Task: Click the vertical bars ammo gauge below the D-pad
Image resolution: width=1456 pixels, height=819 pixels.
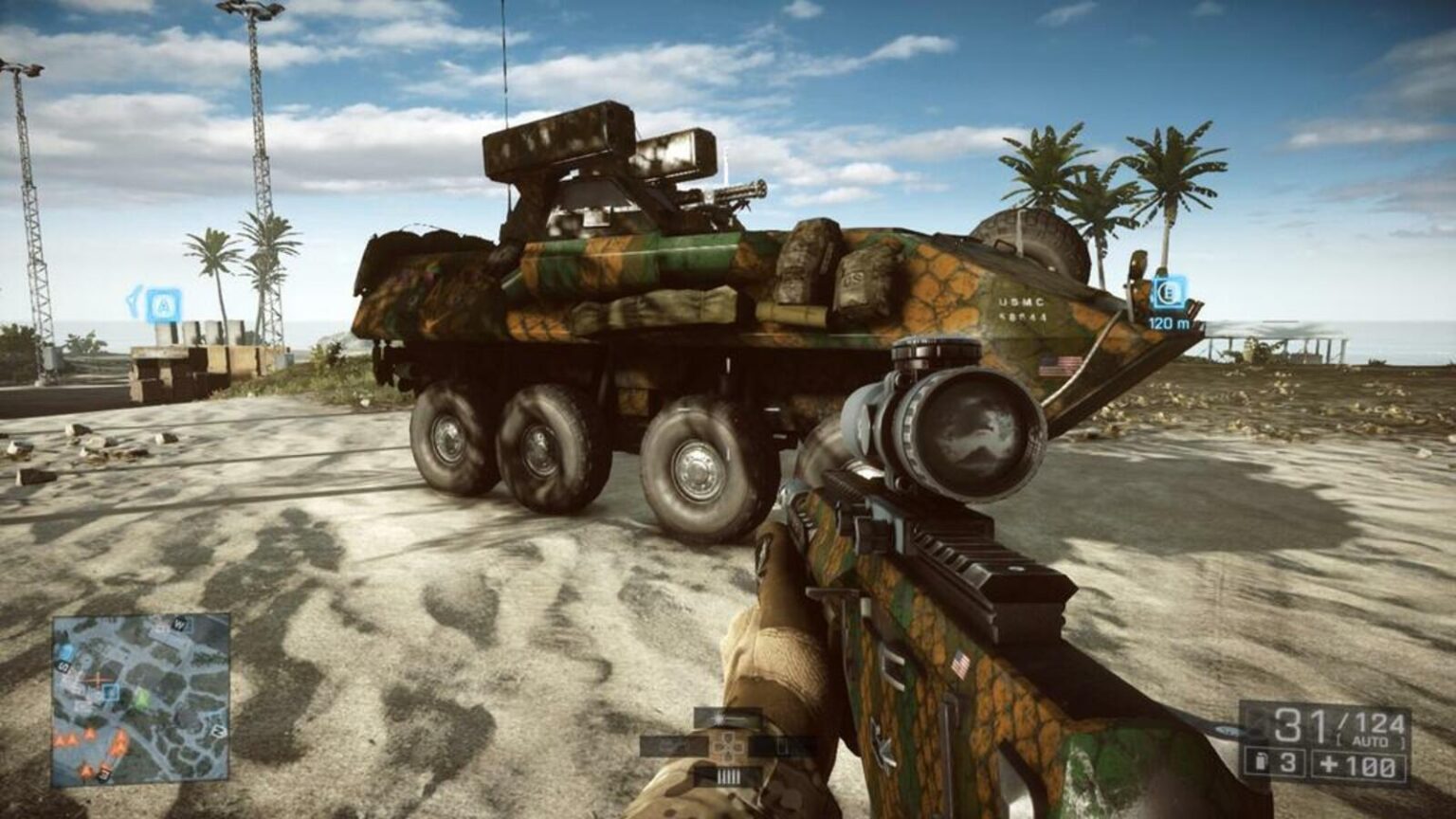Action: tap(728, 775)
